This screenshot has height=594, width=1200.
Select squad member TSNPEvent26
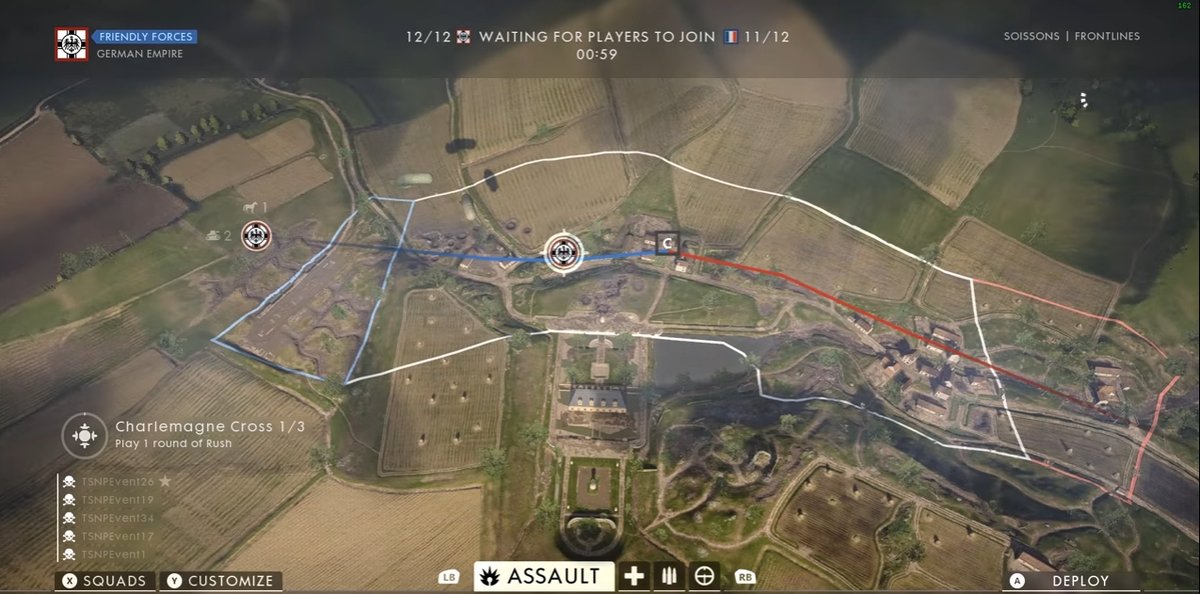tap(118, 482)
